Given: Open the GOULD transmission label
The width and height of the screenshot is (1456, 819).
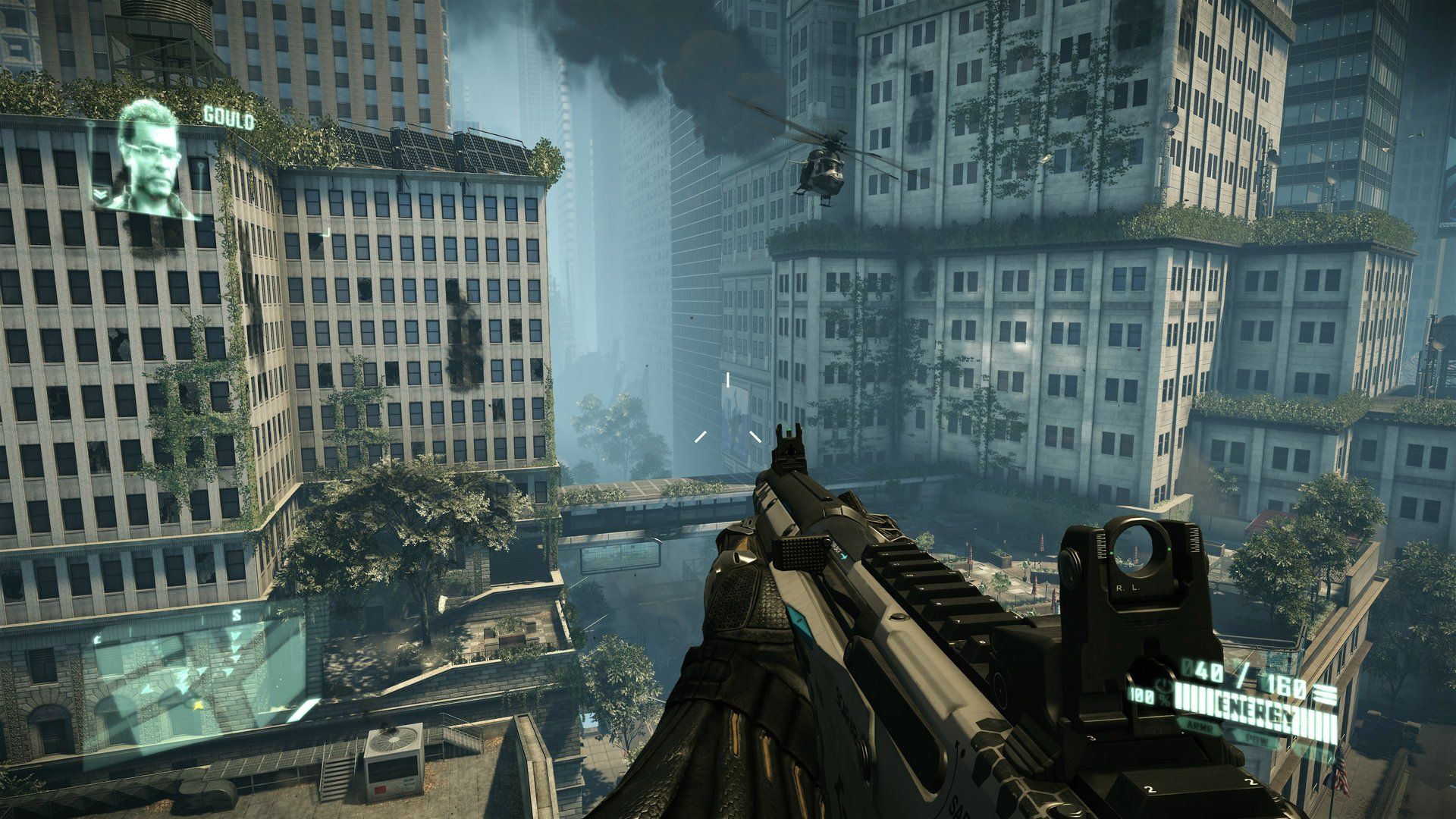Looking at the screenshot, I should [227, 116].
